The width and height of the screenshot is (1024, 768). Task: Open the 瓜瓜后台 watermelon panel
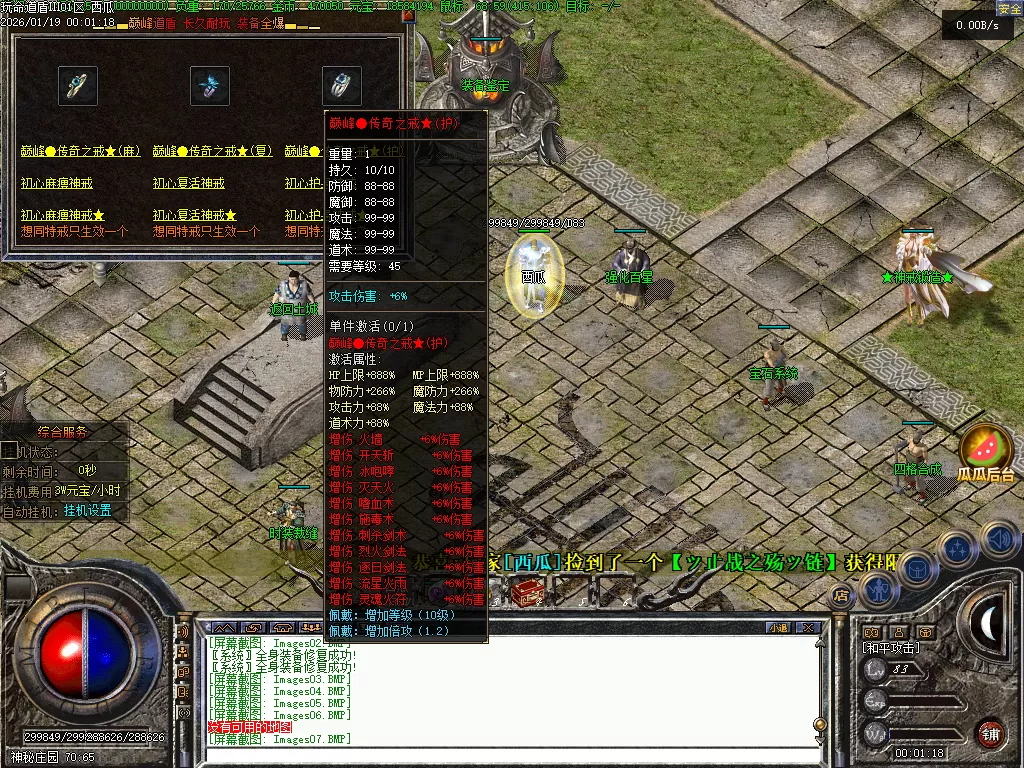tap(985, 455)
